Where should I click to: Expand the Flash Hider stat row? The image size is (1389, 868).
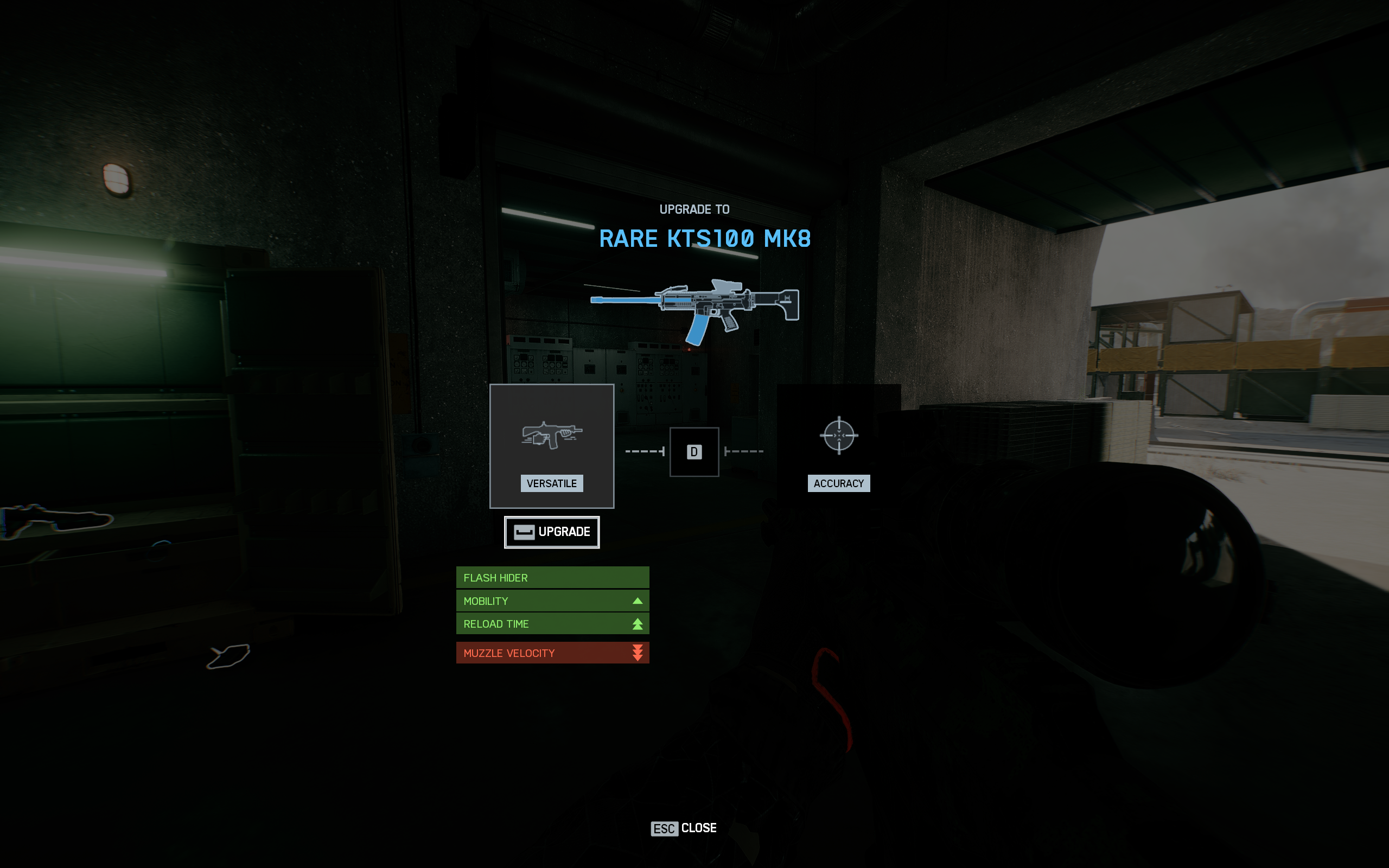tap(552, 578)
